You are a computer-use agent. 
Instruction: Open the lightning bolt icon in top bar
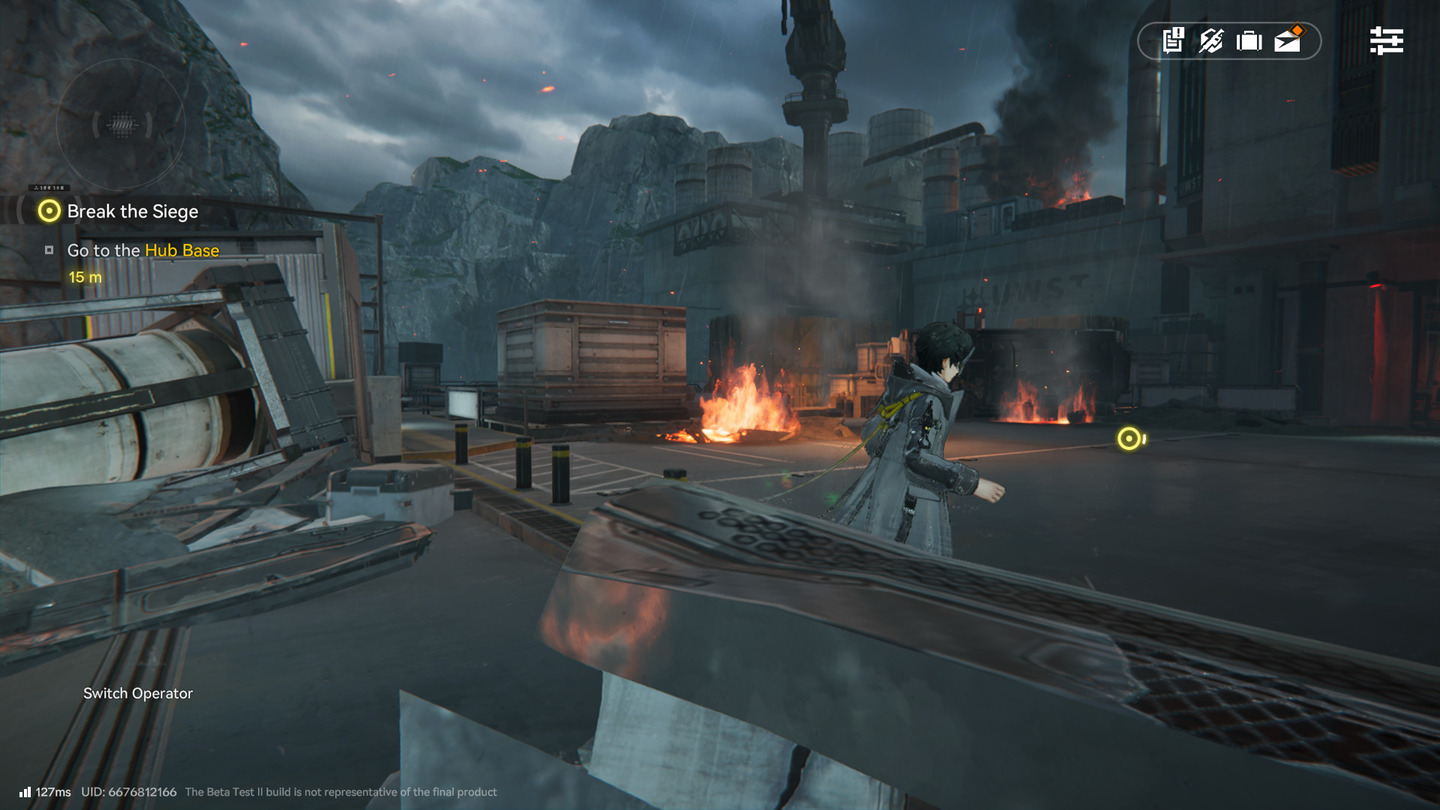(1211, 41)
